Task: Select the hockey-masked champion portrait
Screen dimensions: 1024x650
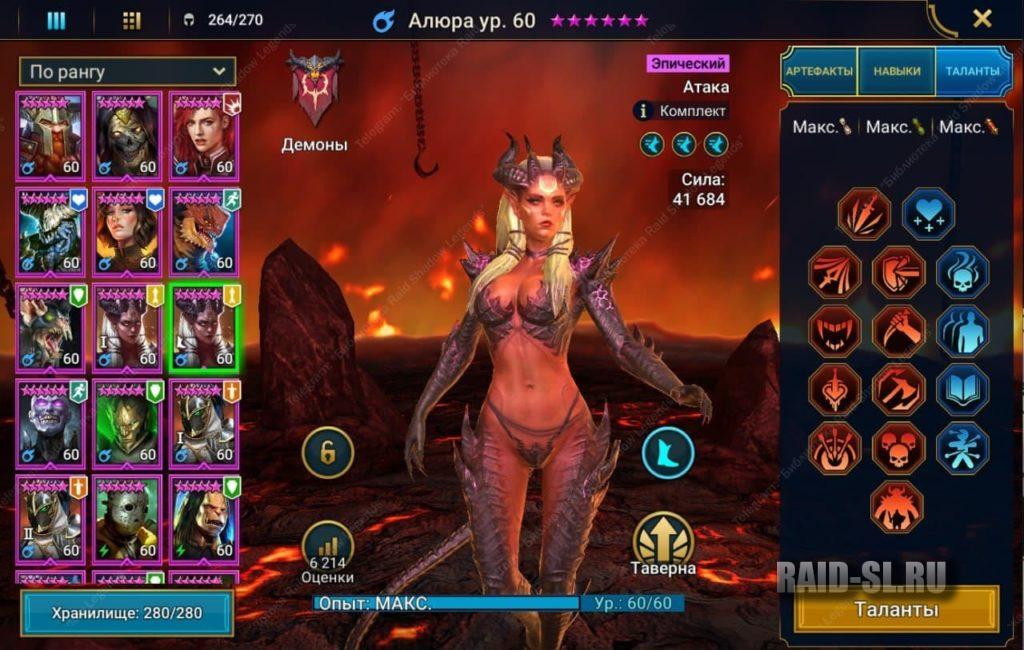Action: pos(129,517)
